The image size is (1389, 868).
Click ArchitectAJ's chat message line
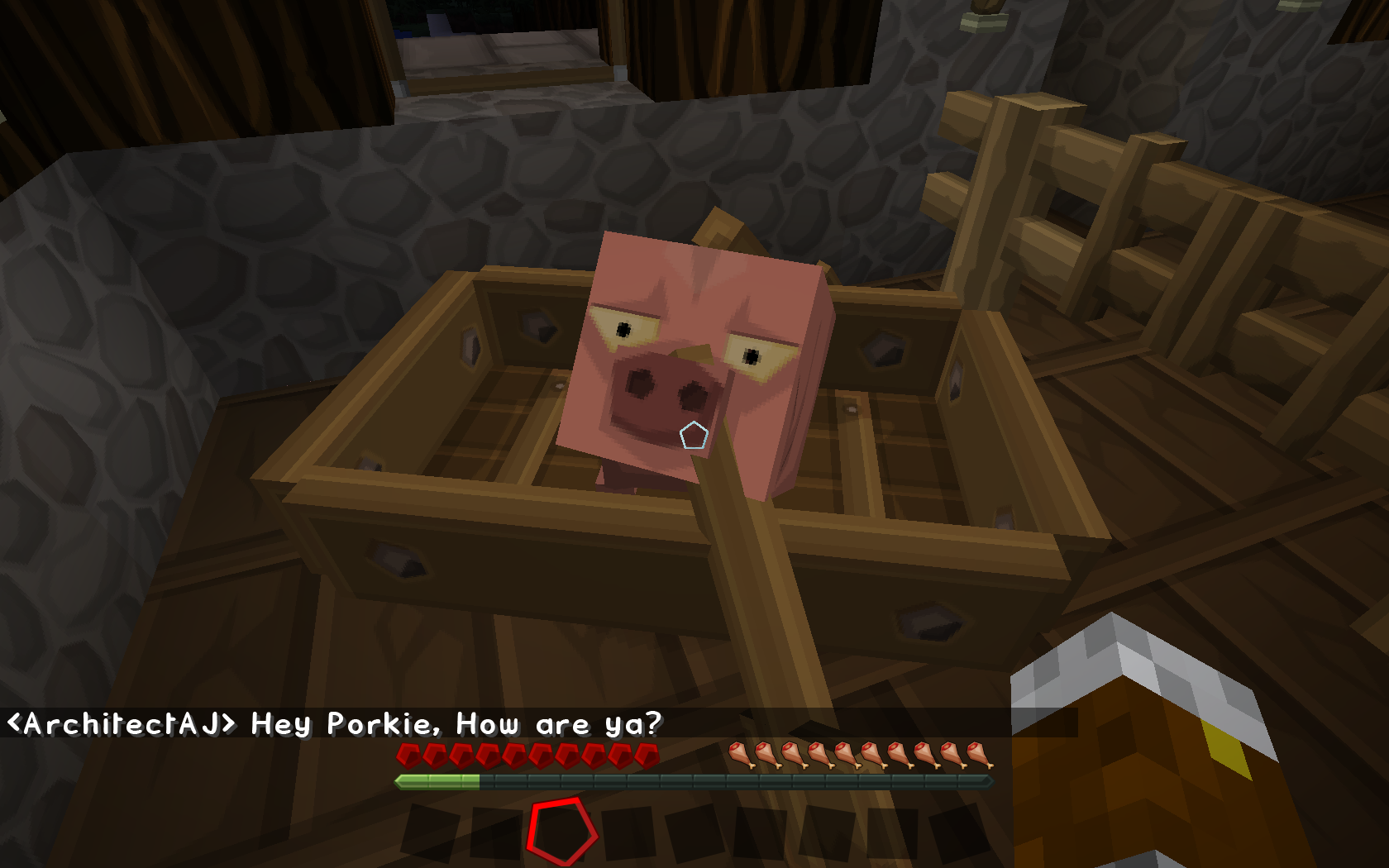[x=335, y=724]
